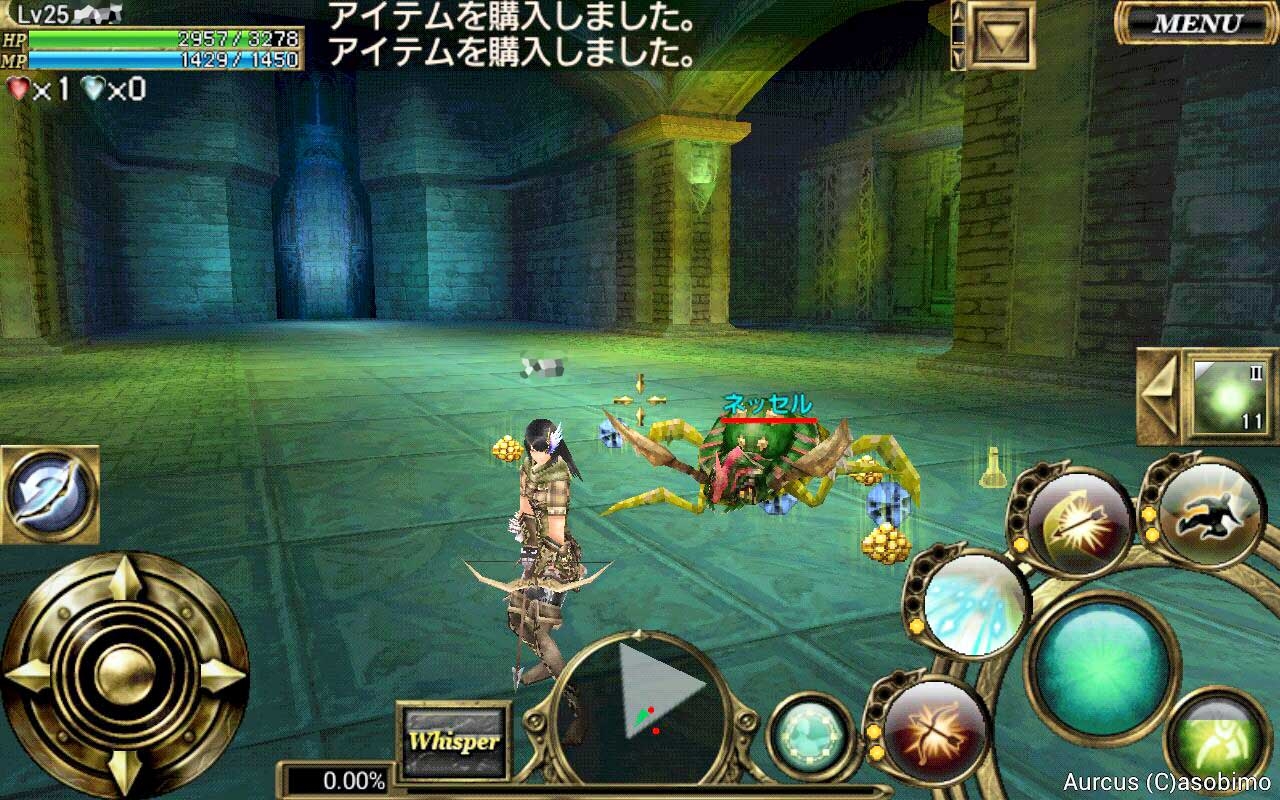Open the MENU button
This screenshot has width=1280, height=800.
pyautogui.click(x=1196, y=23)
